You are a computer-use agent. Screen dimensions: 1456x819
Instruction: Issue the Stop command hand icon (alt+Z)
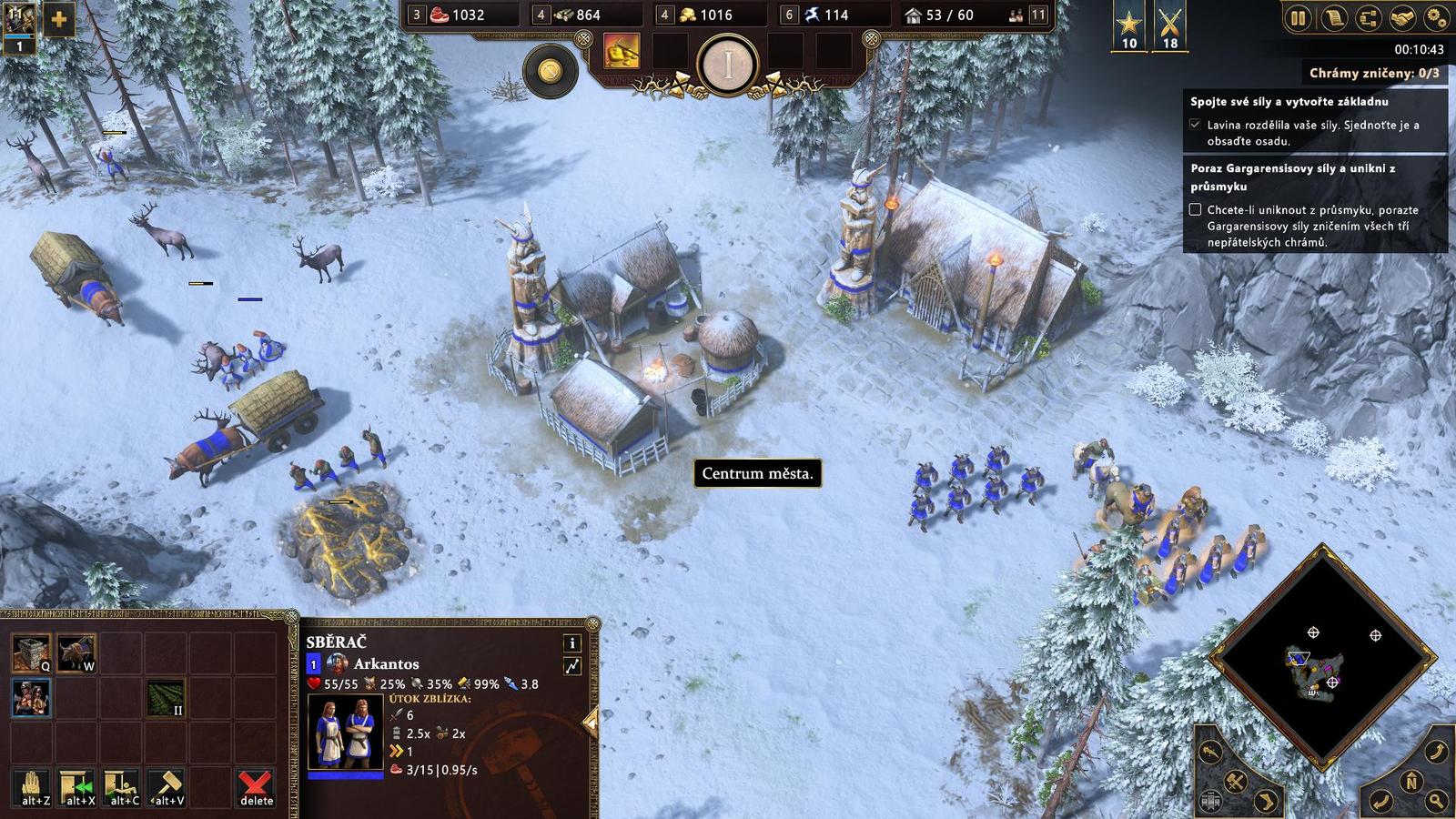click(x=34, y=788)
